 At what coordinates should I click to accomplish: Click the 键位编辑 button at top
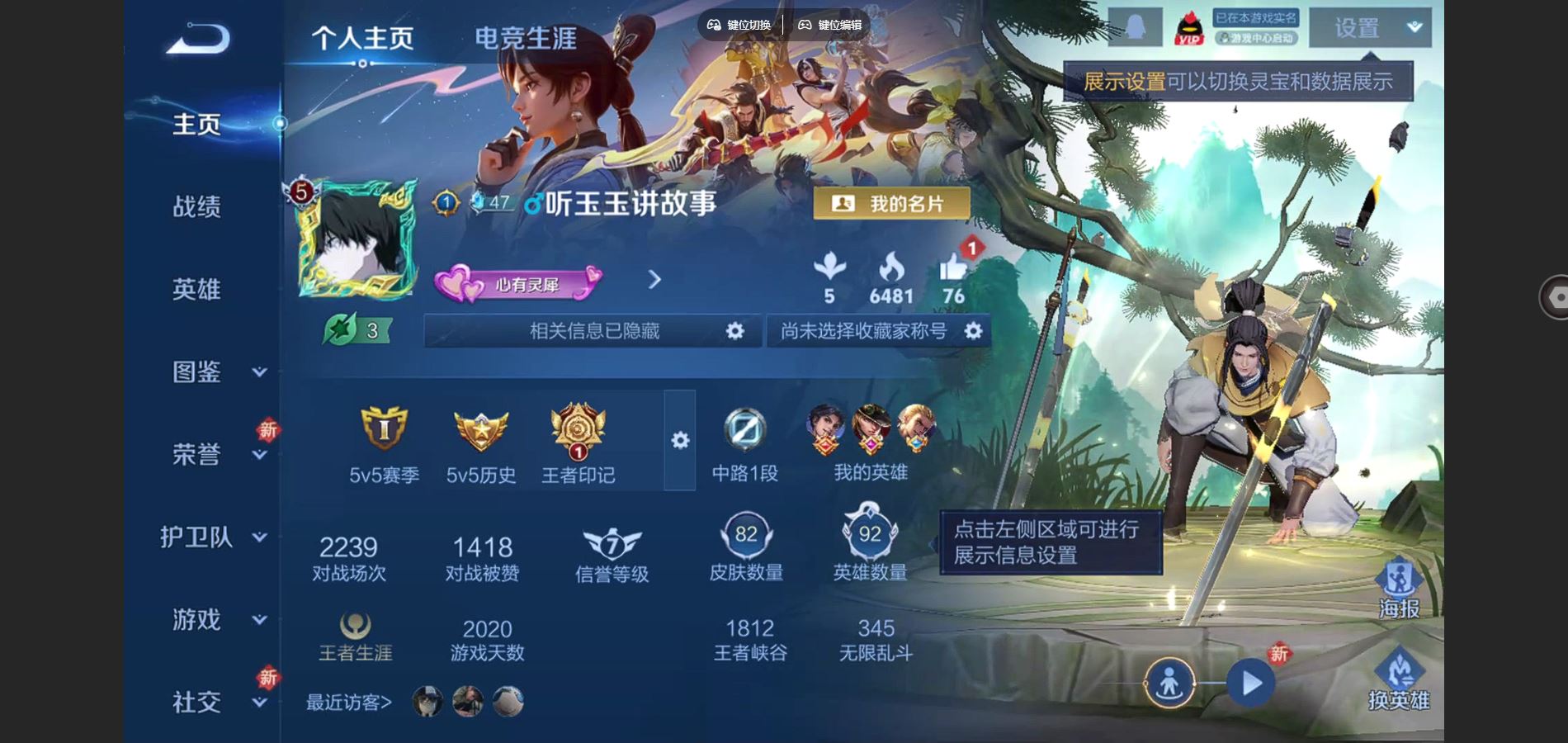830,25
